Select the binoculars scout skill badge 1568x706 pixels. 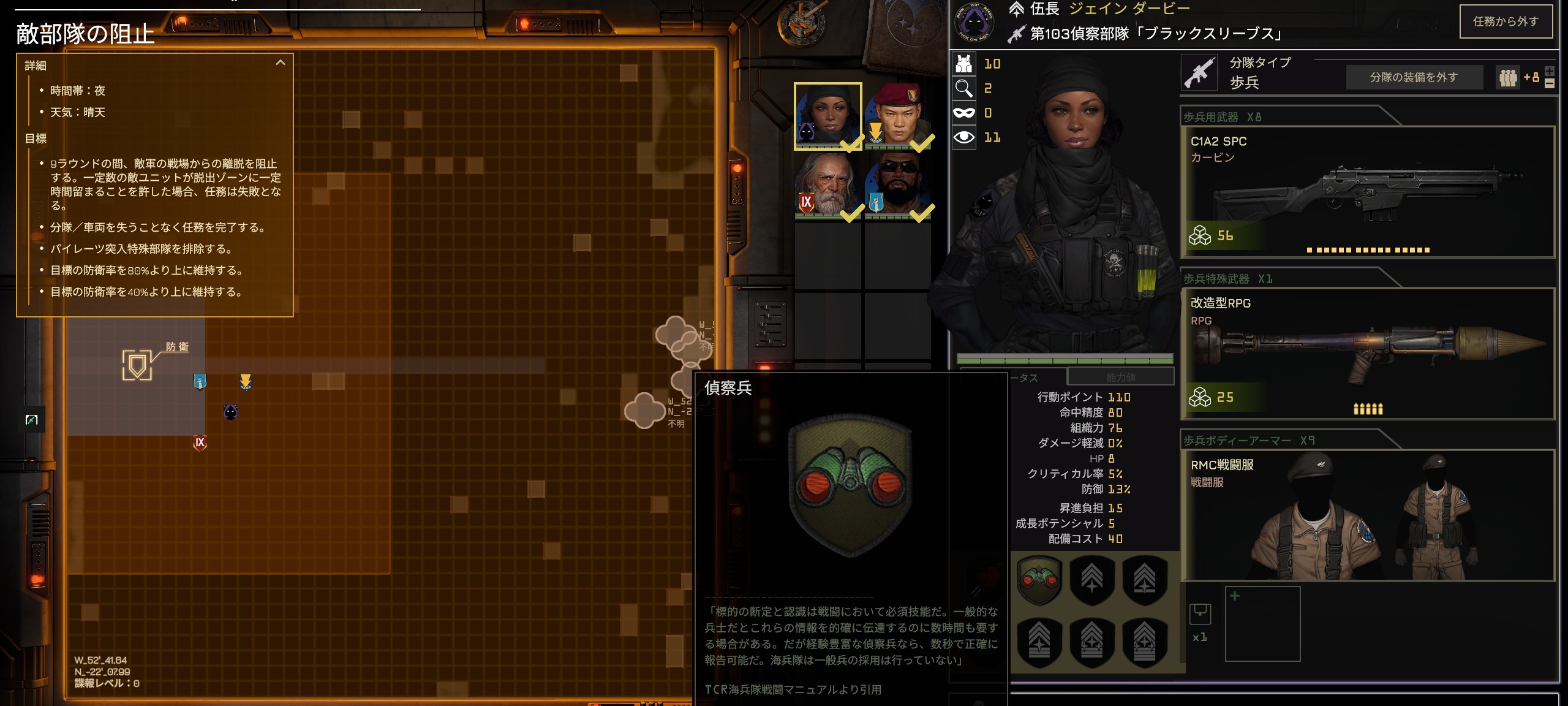tap(1039, 579)
